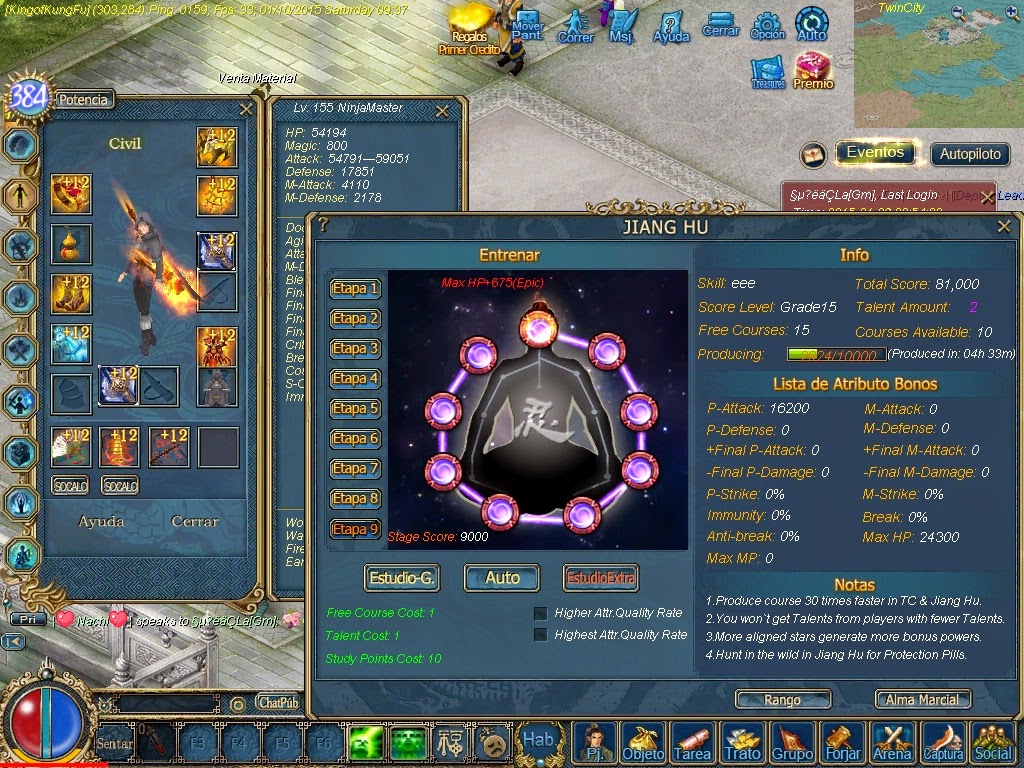Open the ChatPub channel button
This screenshot has height=768, width=1024.
(277, 703)
